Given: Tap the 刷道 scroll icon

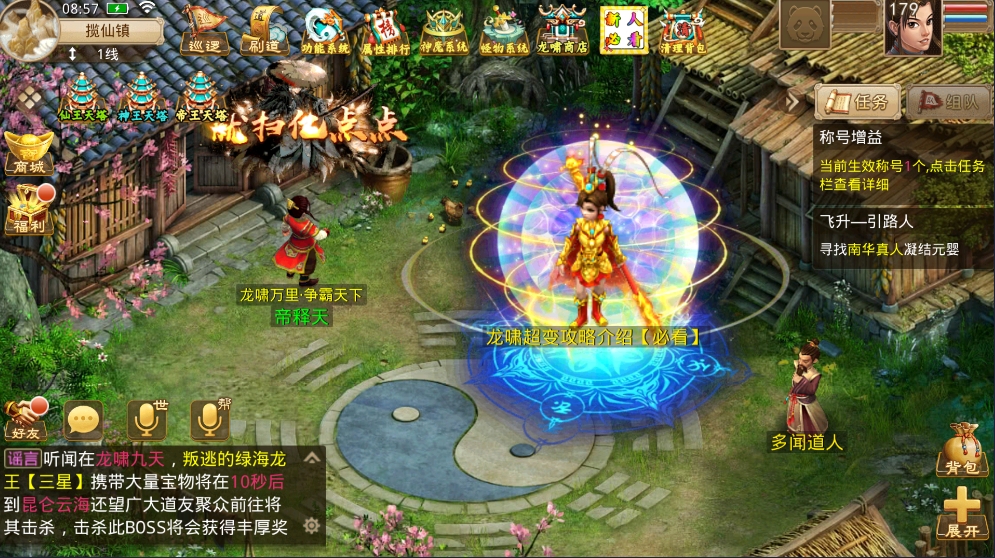Looking at the screenshot, I should [x=264, y=29].
